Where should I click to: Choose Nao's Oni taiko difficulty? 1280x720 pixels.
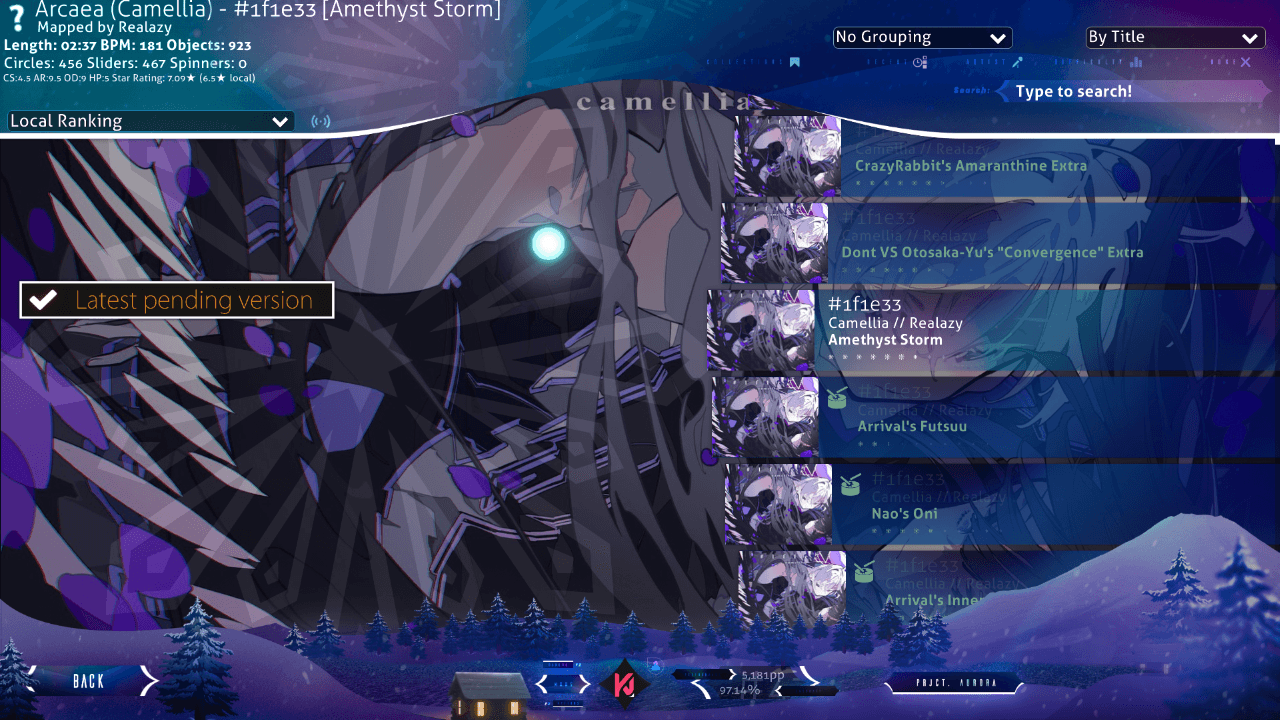click(990, 507)
